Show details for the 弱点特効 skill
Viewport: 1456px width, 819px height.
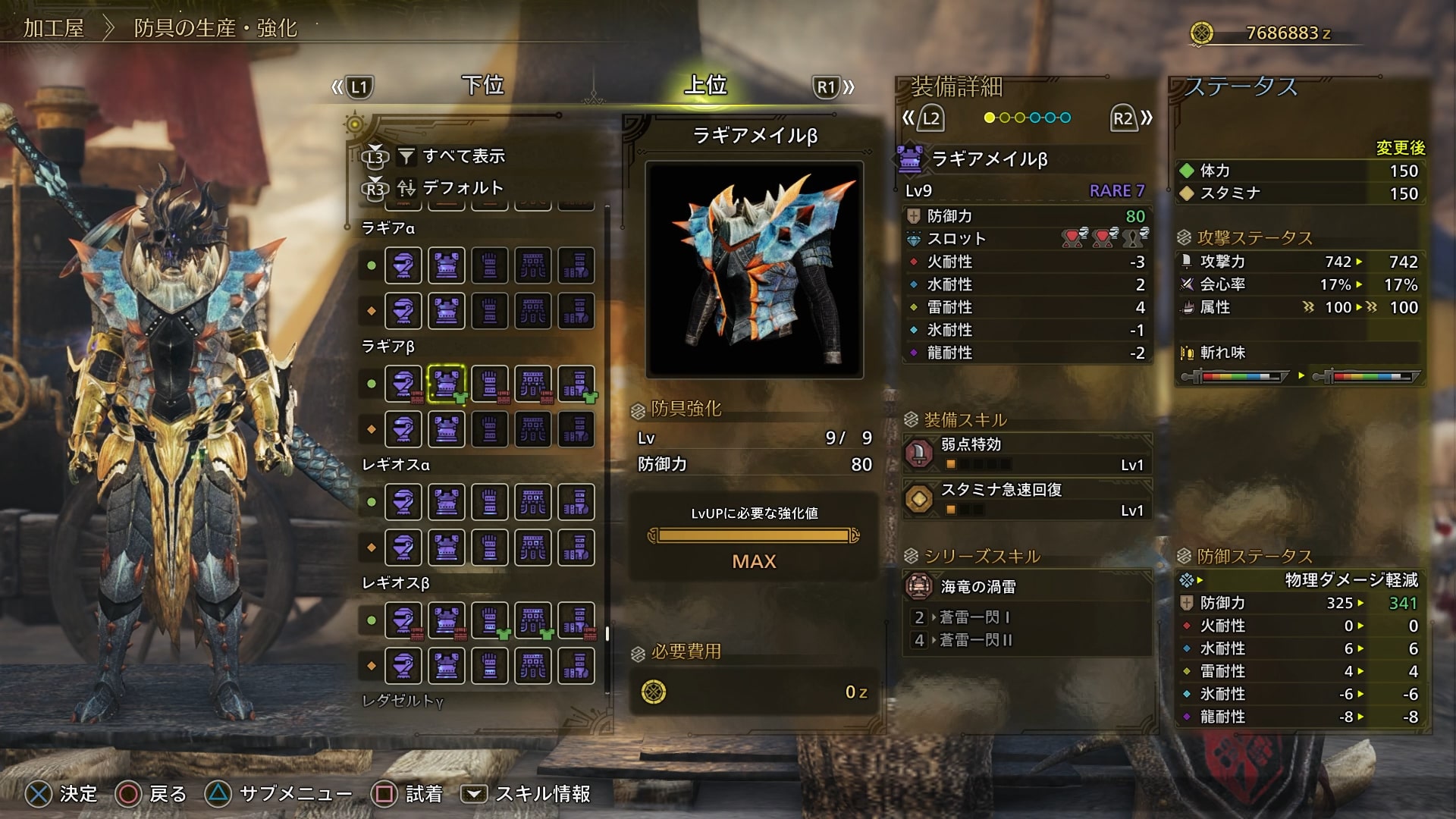[x=1027, y=453]
